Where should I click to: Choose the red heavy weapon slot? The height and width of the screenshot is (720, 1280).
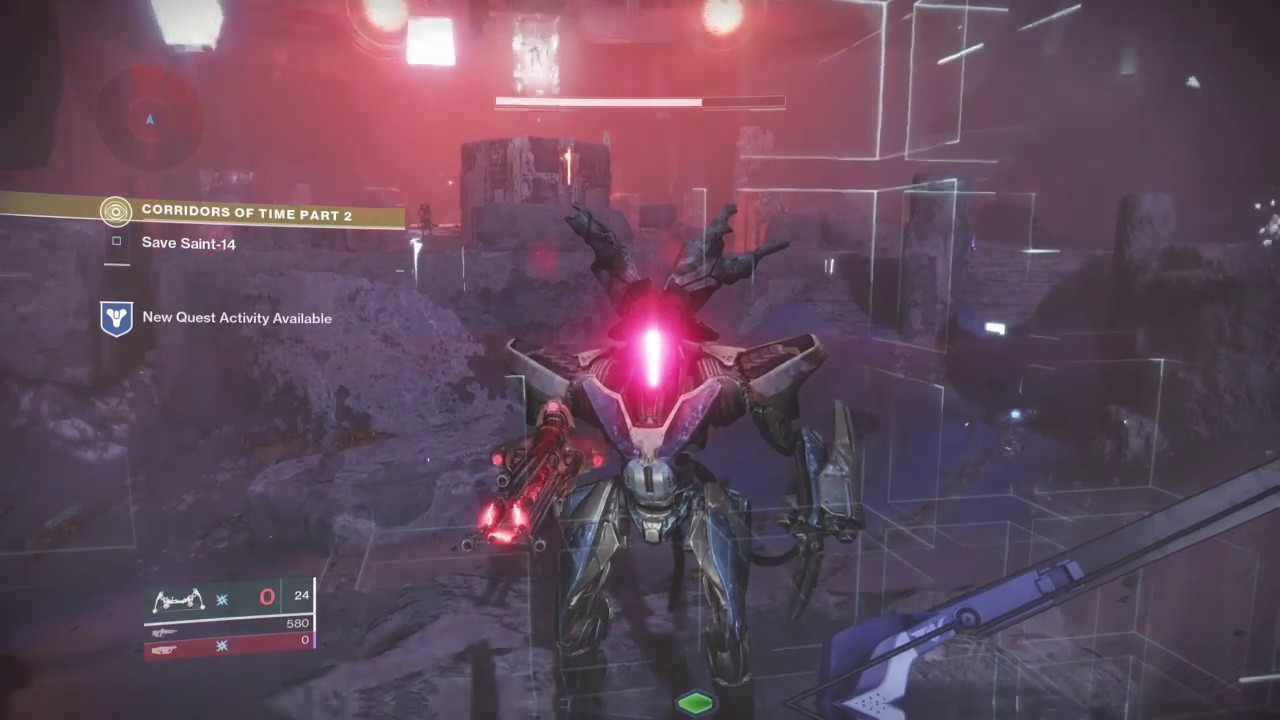(x=230, y=647)
